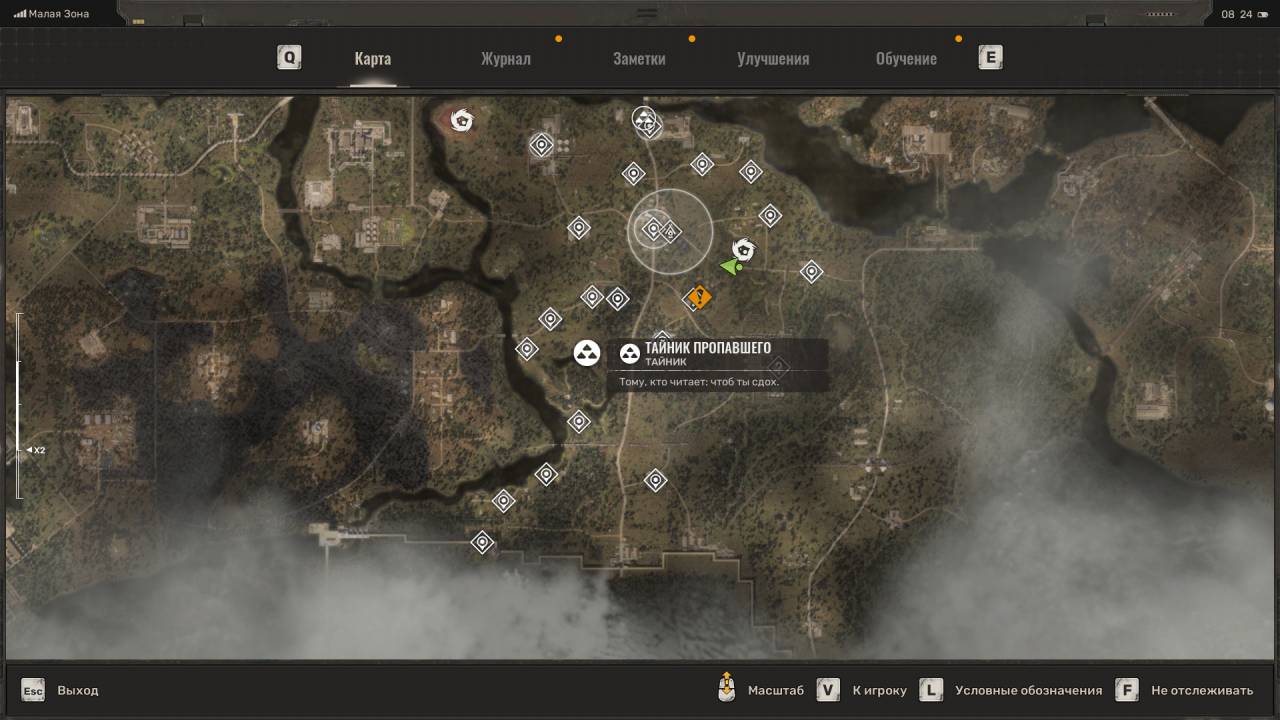Screen dimensions: 1280x720
Task: Select the Улучшения tab
Action: tap(773, 58)
